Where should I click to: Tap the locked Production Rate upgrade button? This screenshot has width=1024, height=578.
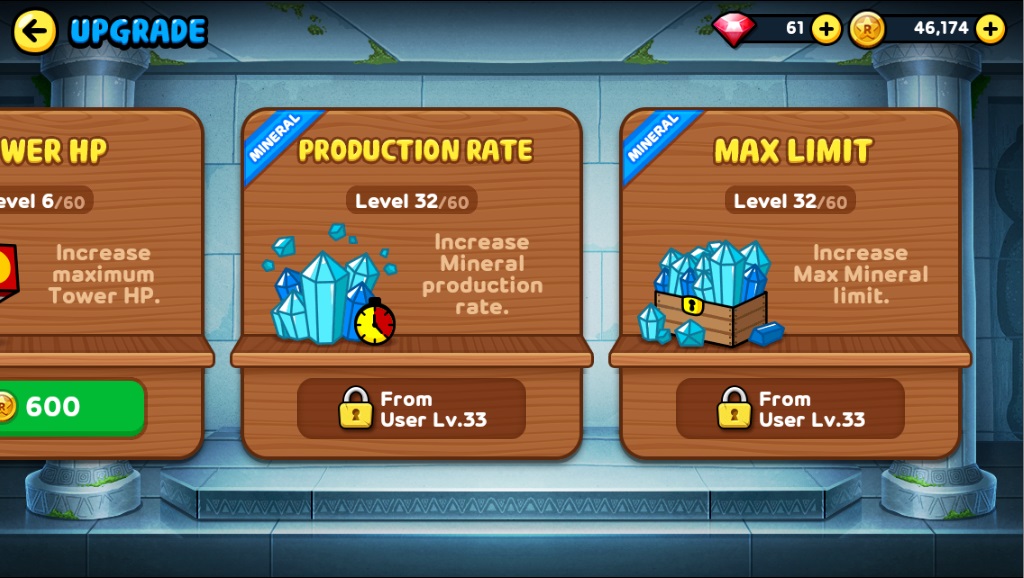[x=411, y=408]
